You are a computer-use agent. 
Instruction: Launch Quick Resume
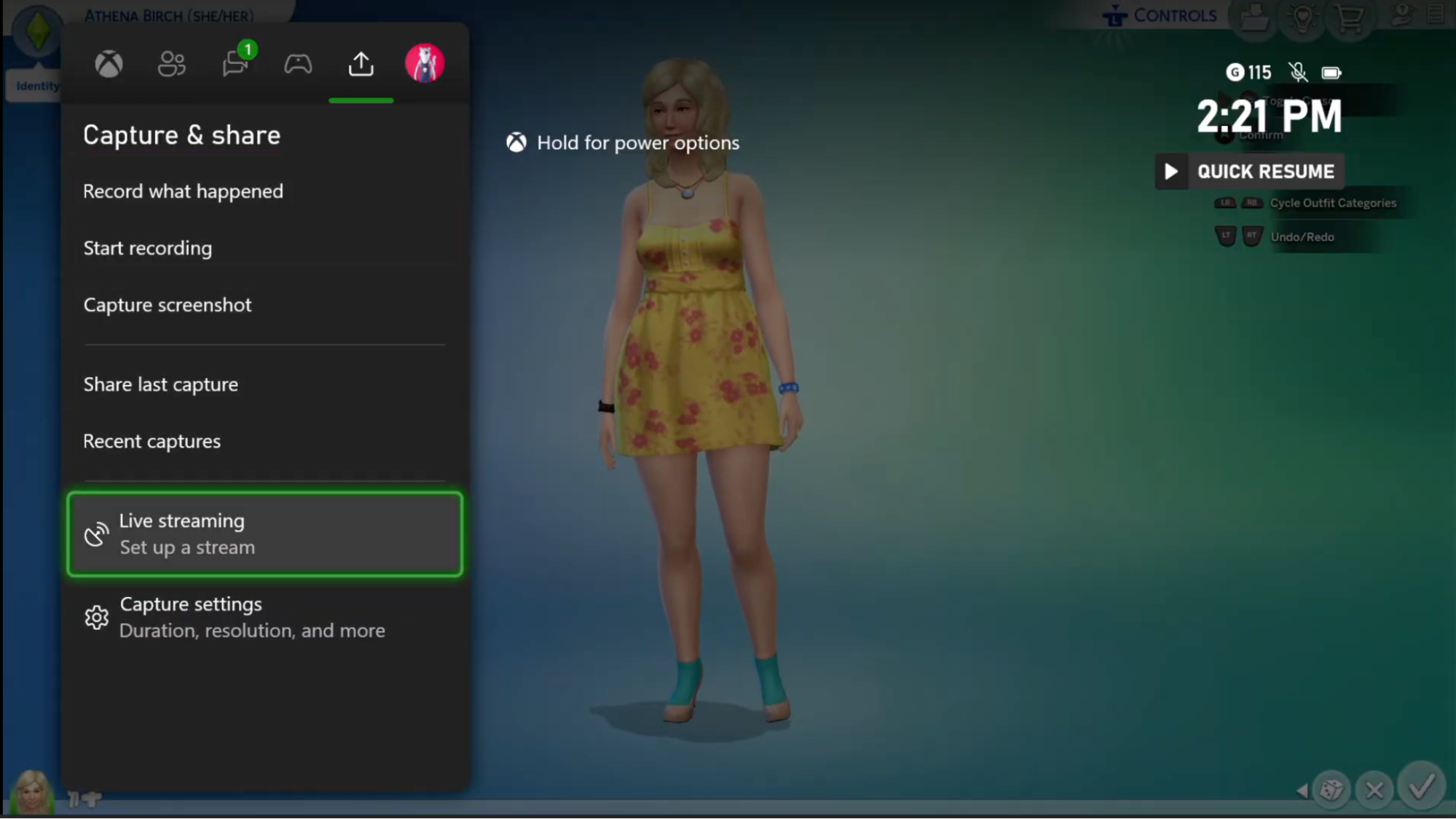[x=1249, y=171]
